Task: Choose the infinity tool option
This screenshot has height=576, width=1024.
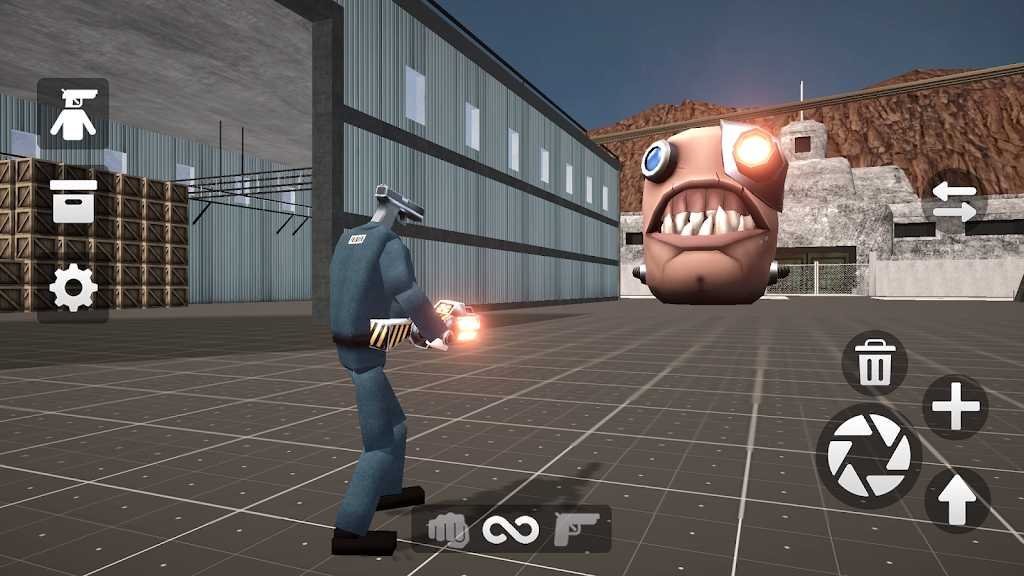Action: coord(511,529)
